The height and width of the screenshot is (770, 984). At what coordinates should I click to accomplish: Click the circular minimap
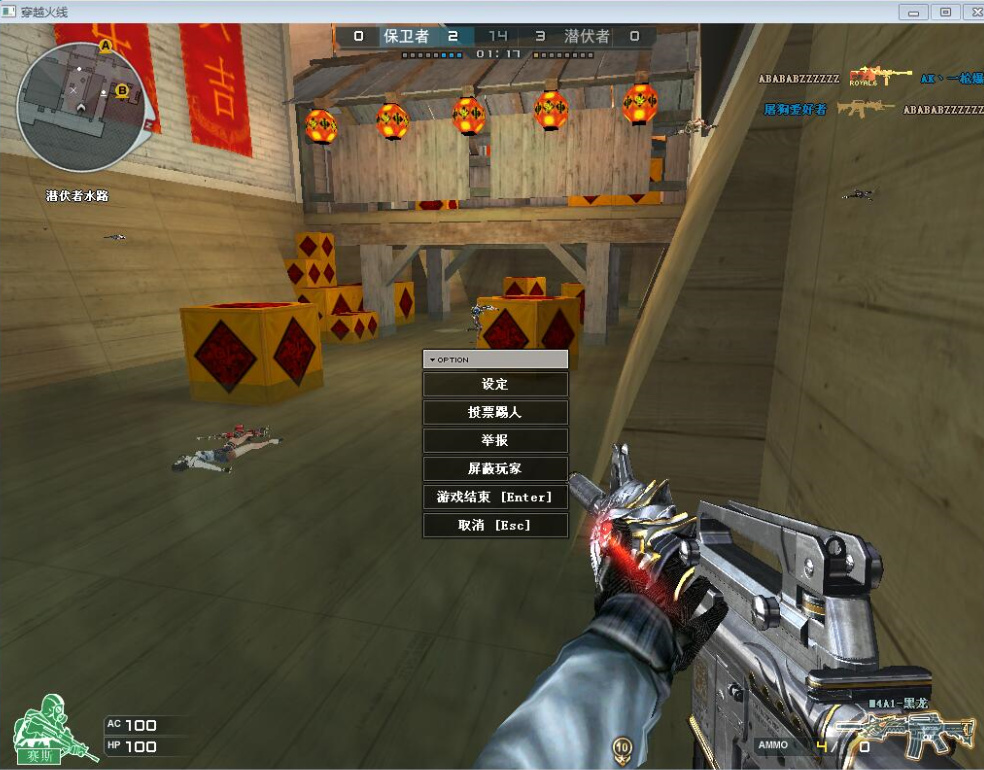point(82,105)
